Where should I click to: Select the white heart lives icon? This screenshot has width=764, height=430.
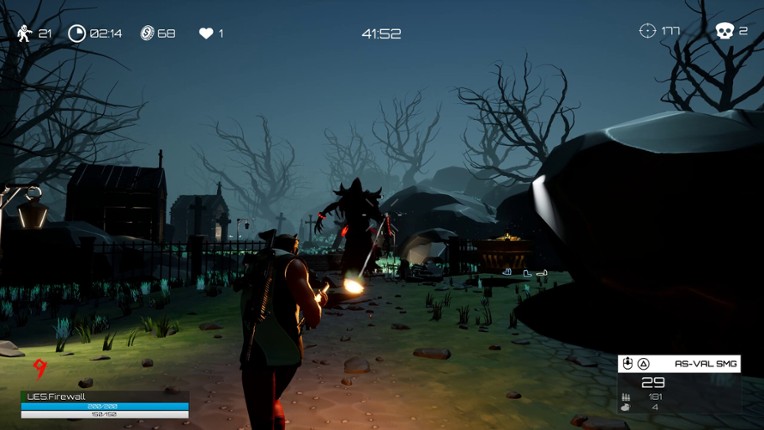coord(206,33)
